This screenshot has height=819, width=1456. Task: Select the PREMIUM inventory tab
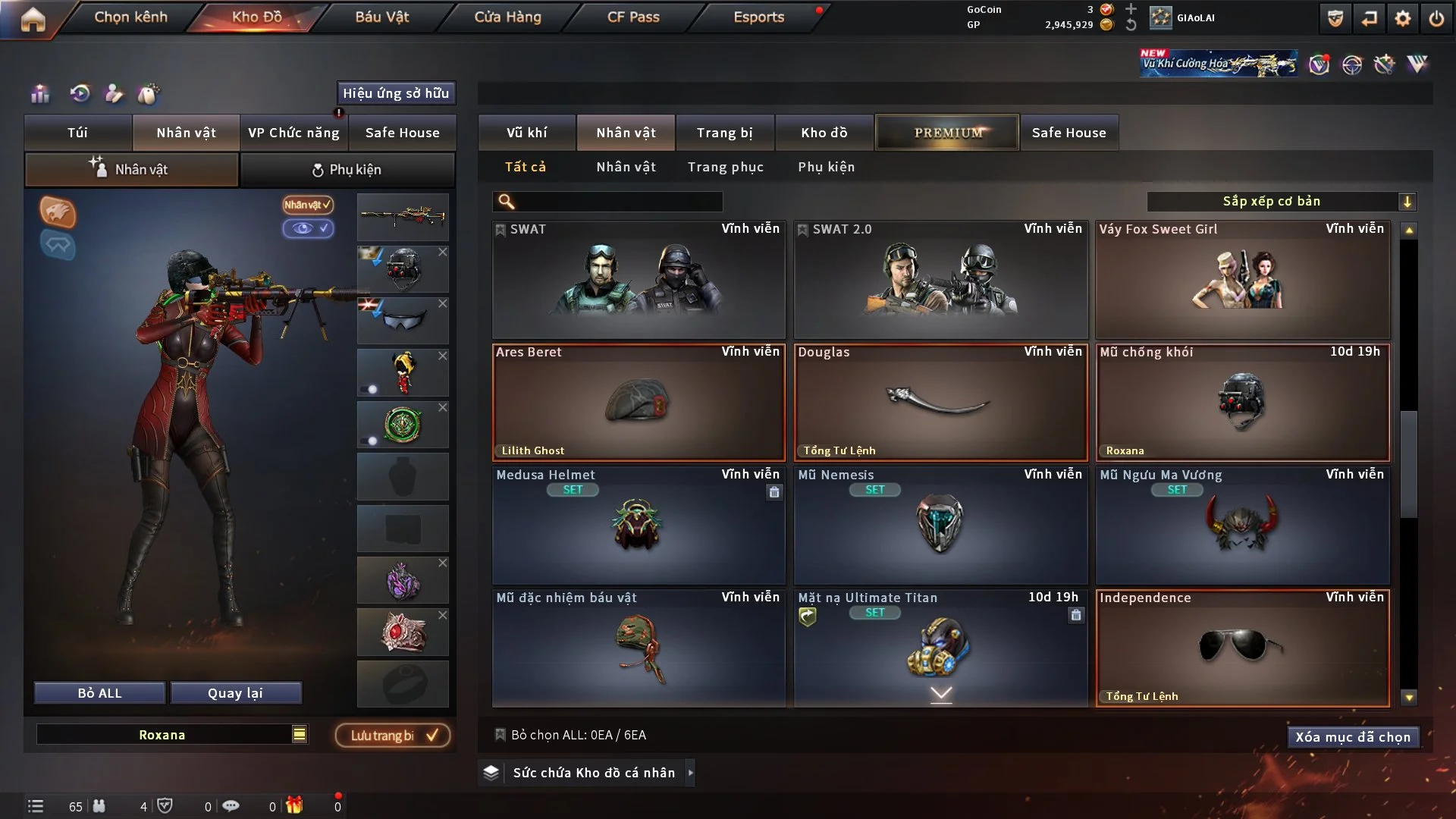947,133
